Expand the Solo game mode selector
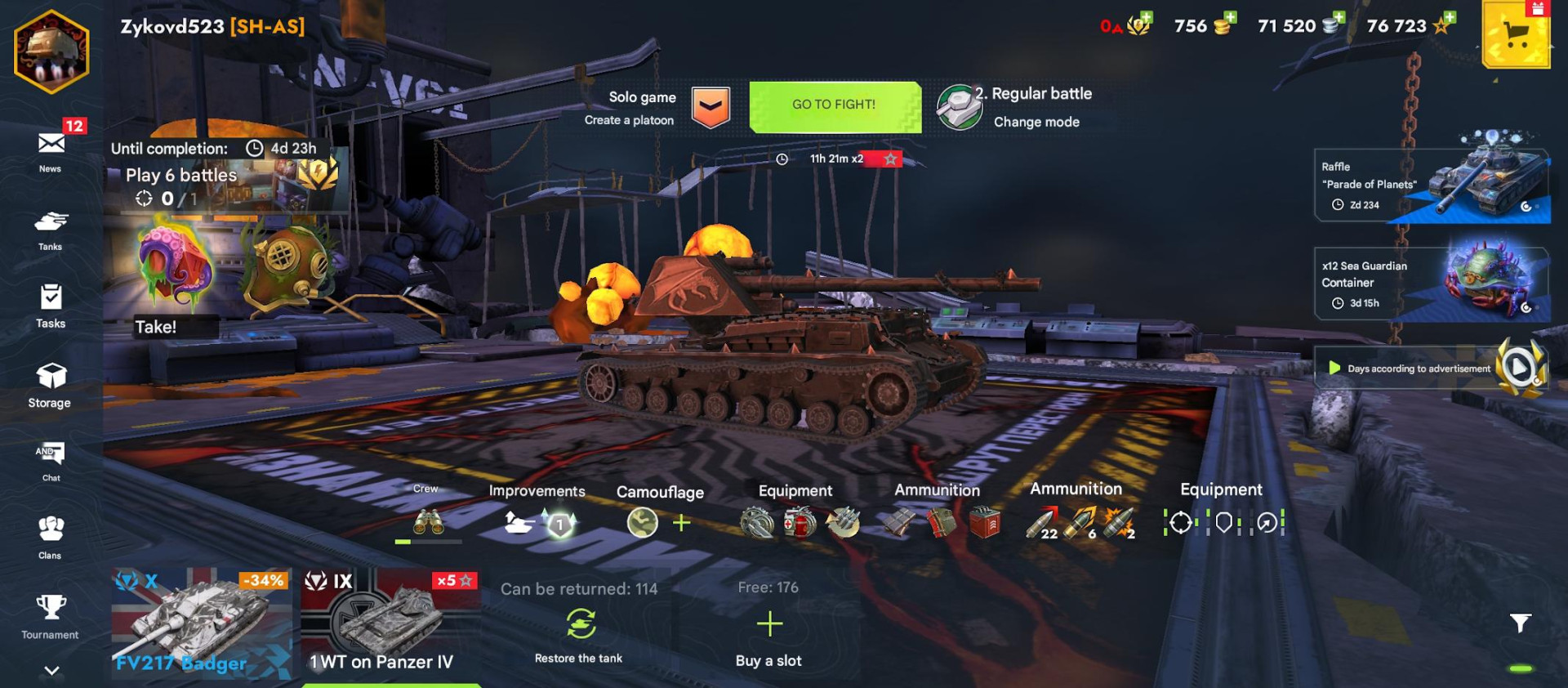This screenshot has width=1568, height=688. click(x=710, y=105)
